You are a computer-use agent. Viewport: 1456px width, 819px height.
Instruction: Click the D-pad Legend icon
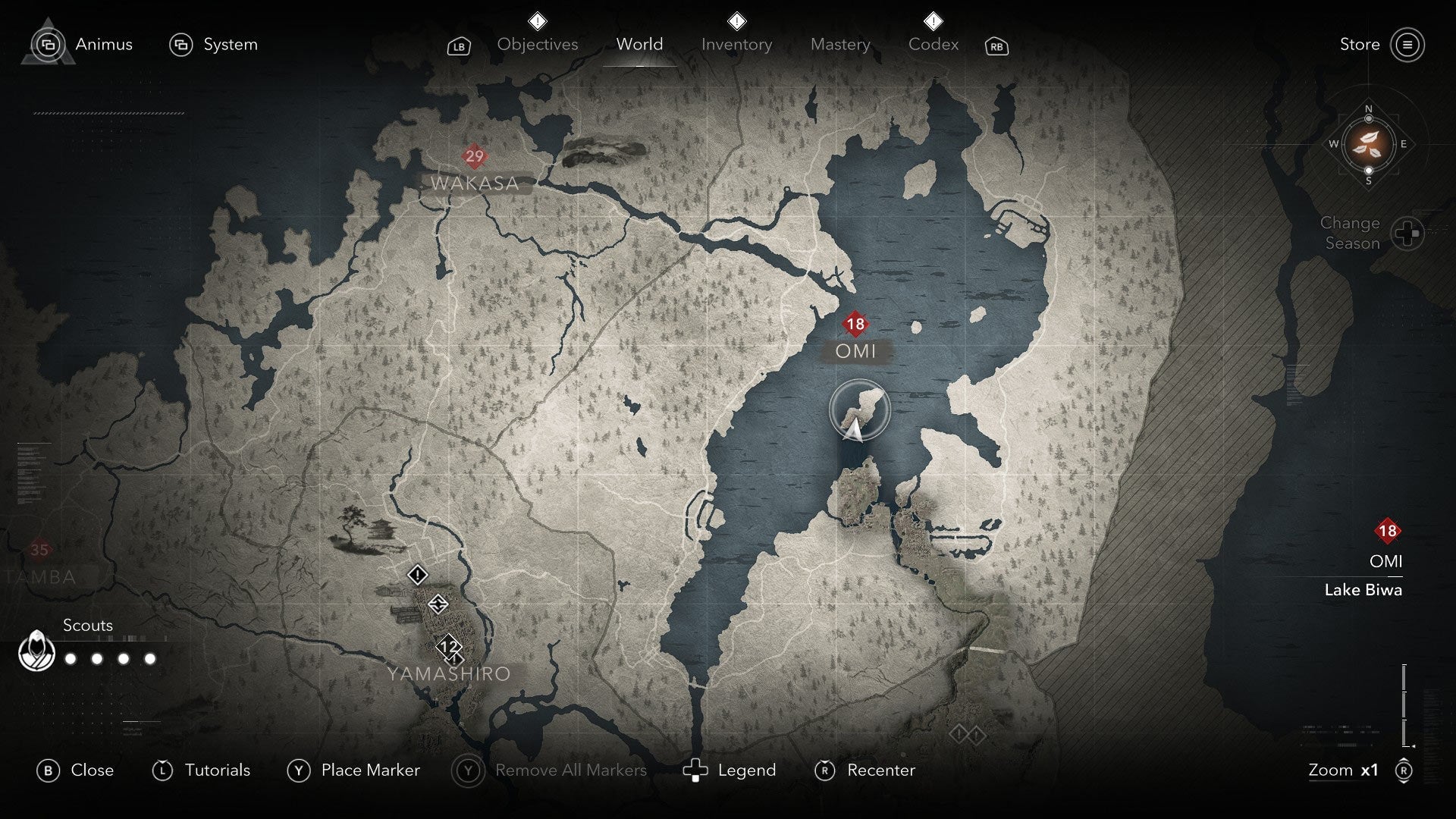coord(696,770)
